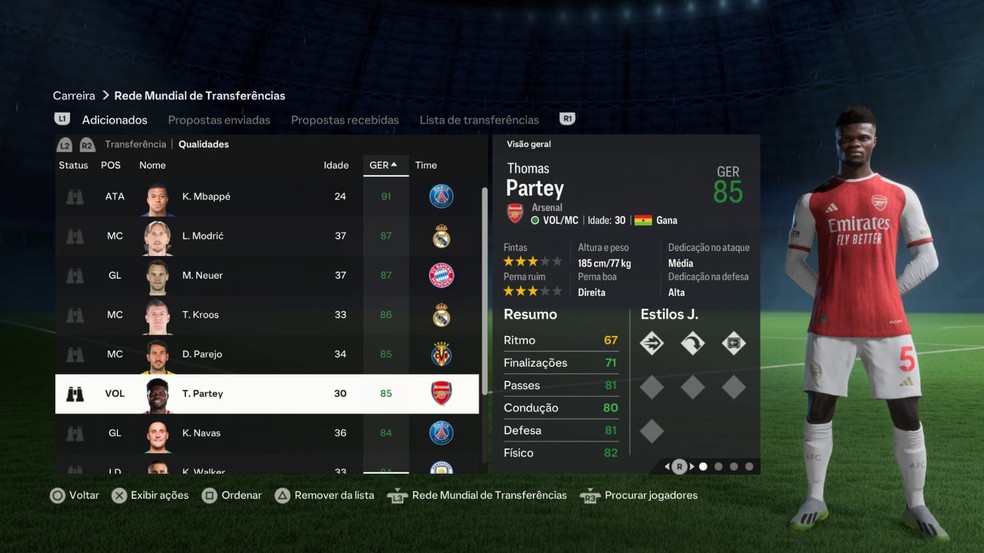Click the Ordenar option
The height and width of the screenshot is (553, 984).
tap(232, 495)
